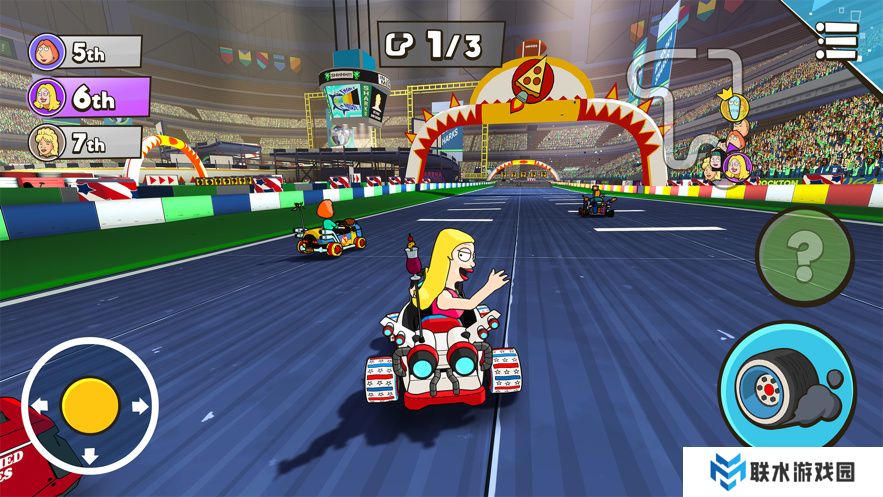The height and width of the screenshot is (497, 883).
Task: Activate the tire drift button
Action: pos(785,387)
